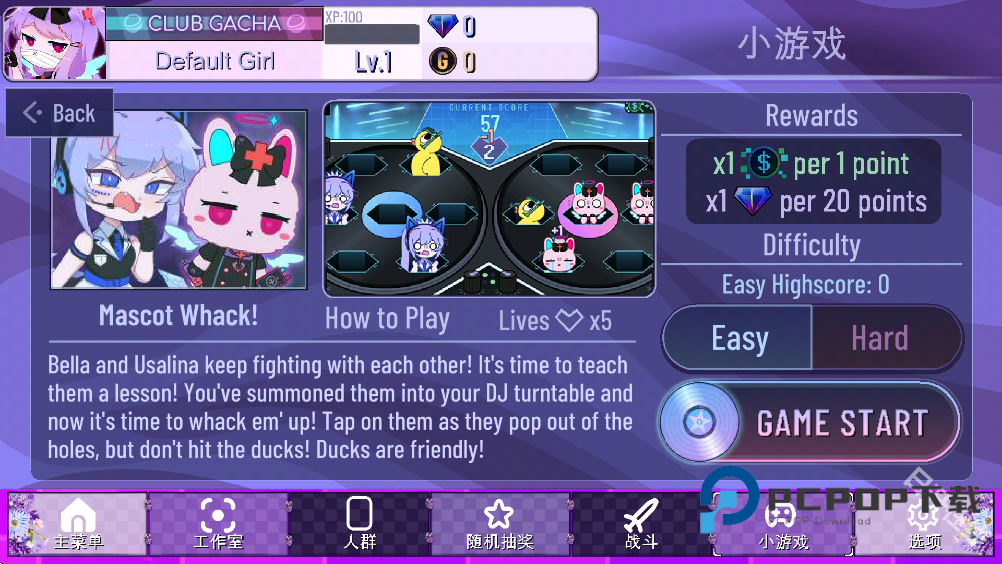
Task: Start the Mascot Whack minigame
Action: pos(809,423)
